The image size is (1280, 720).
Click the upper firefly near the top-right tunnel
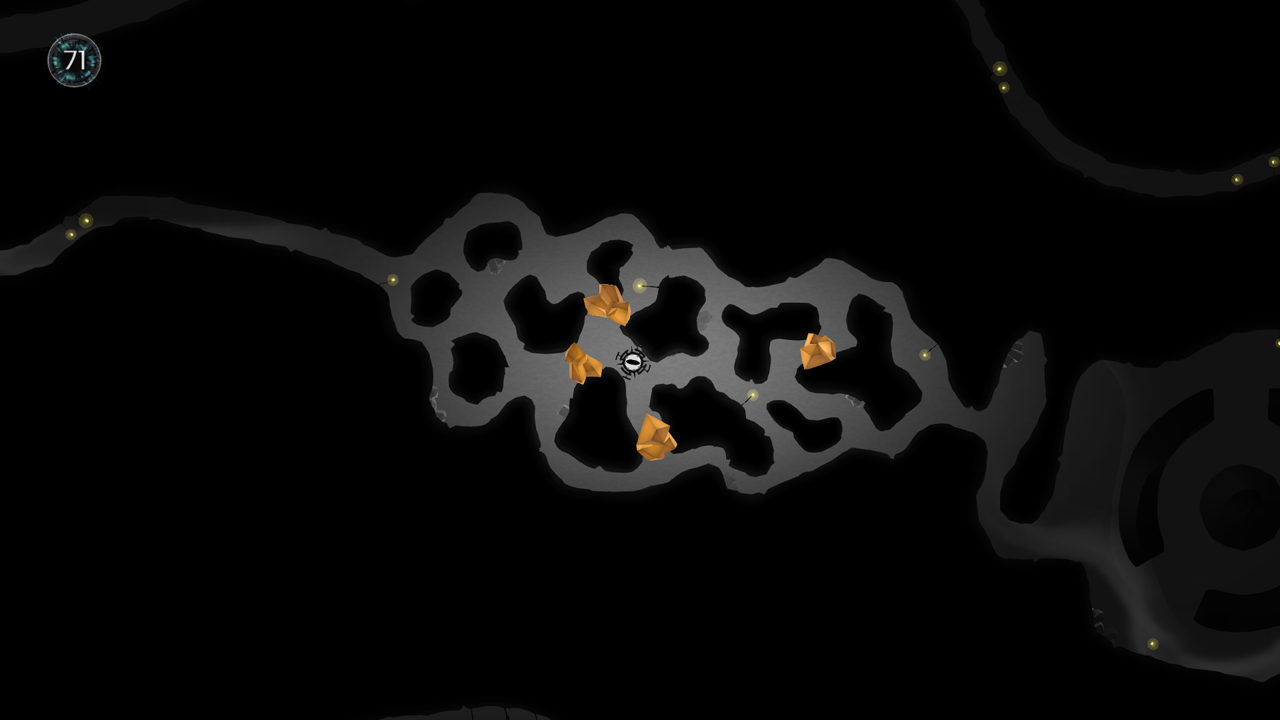coord(998,70)
